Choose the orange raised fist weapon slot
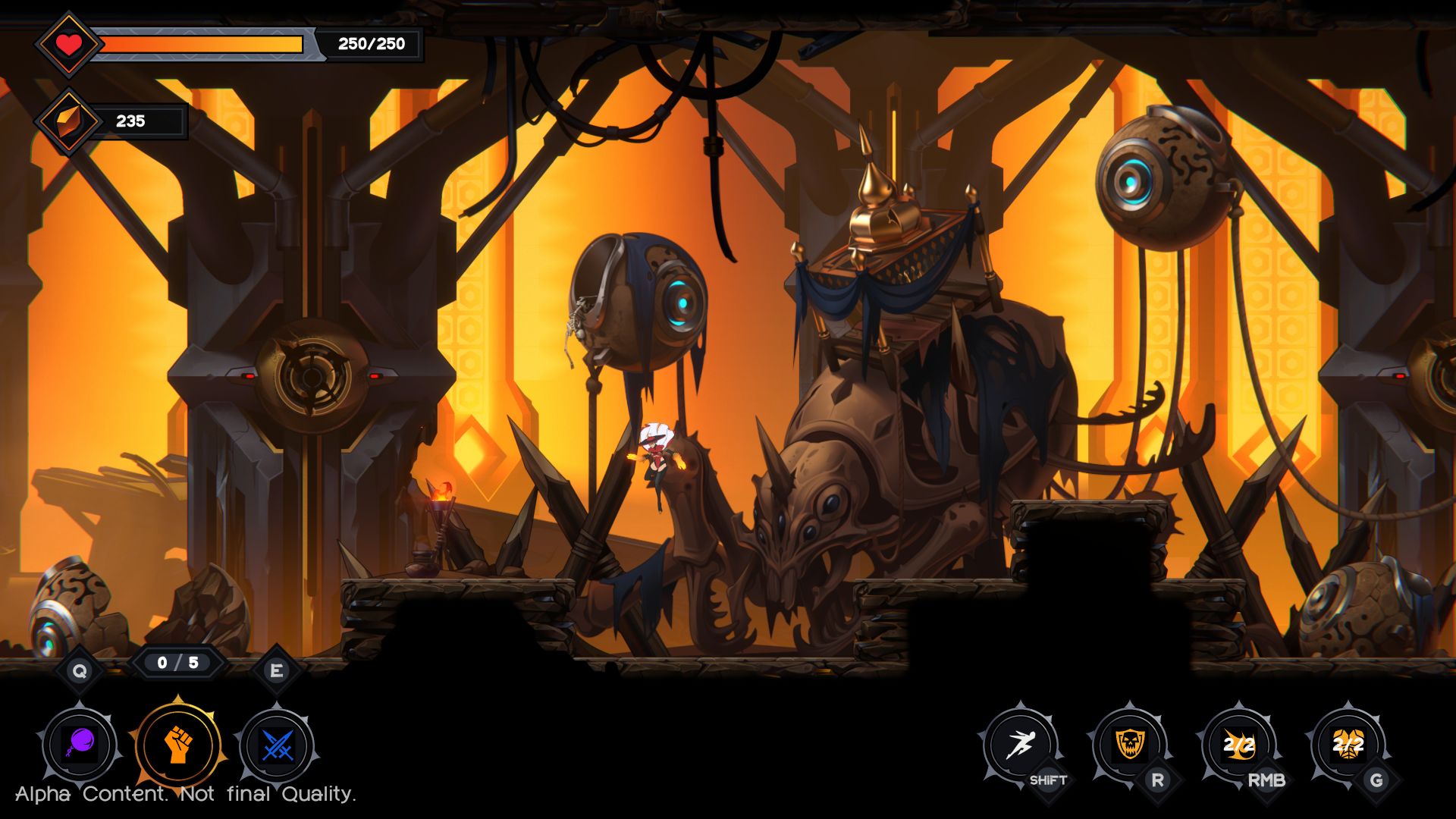The image size is (1456, 819). pos(178,745)
